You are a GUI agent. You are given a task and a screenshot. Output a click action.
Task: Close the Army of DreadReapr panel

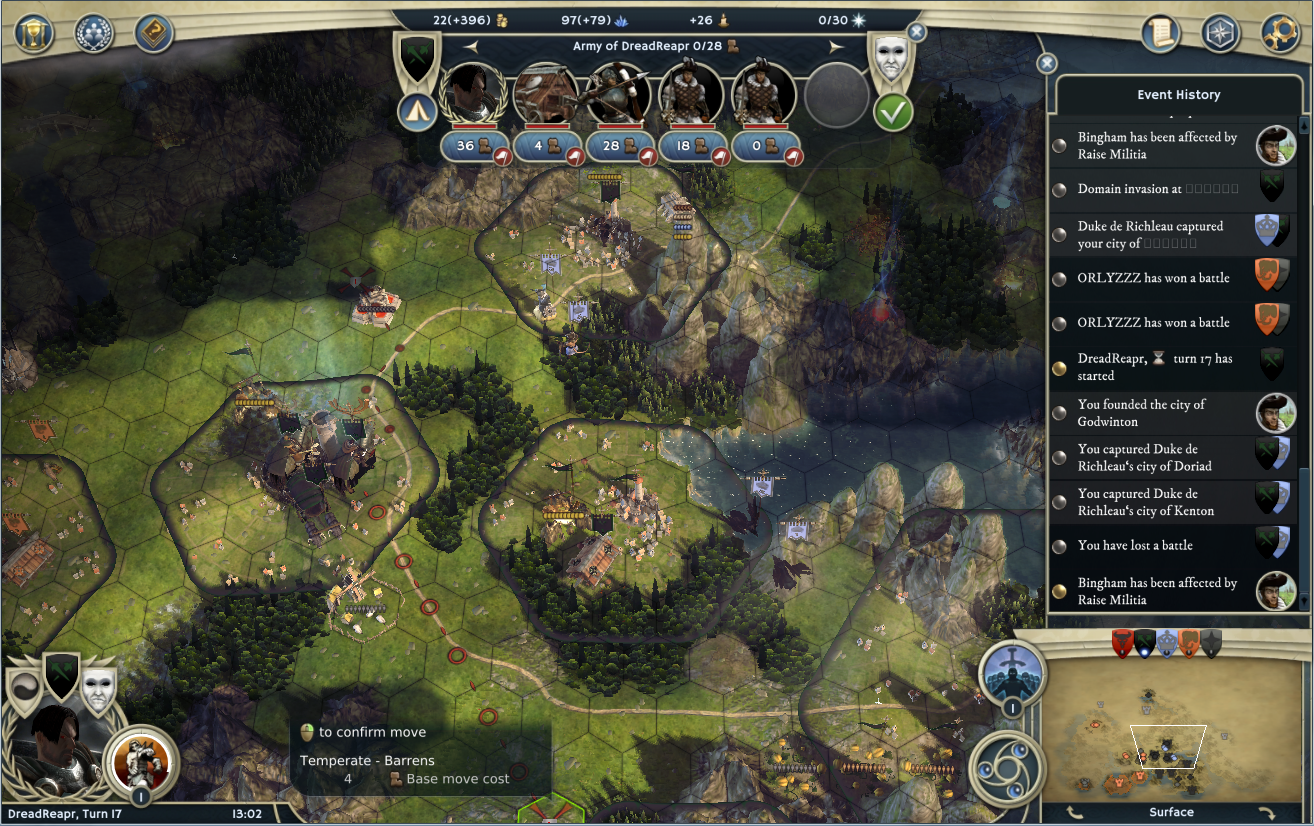(x=916, y=33)
